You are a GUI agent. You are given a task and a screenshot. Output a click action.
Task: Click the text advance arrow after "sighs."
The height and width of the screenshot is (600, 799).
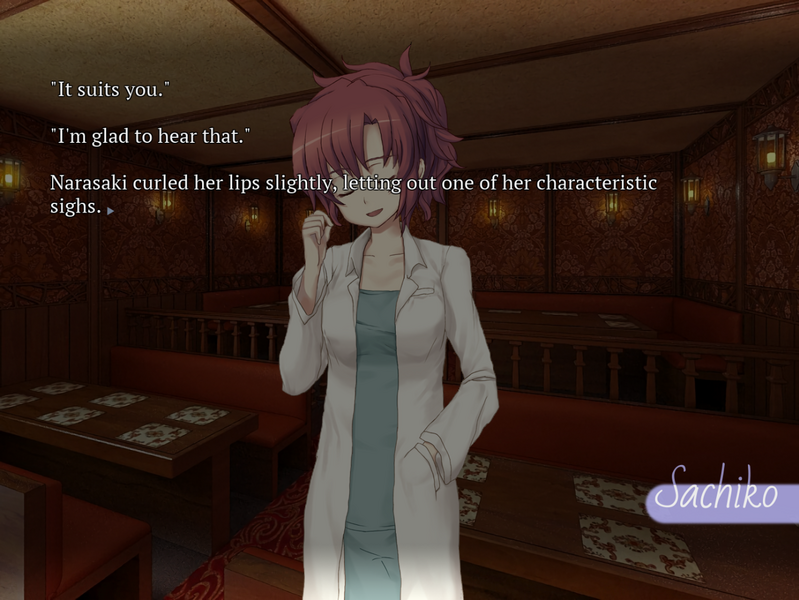110,211
